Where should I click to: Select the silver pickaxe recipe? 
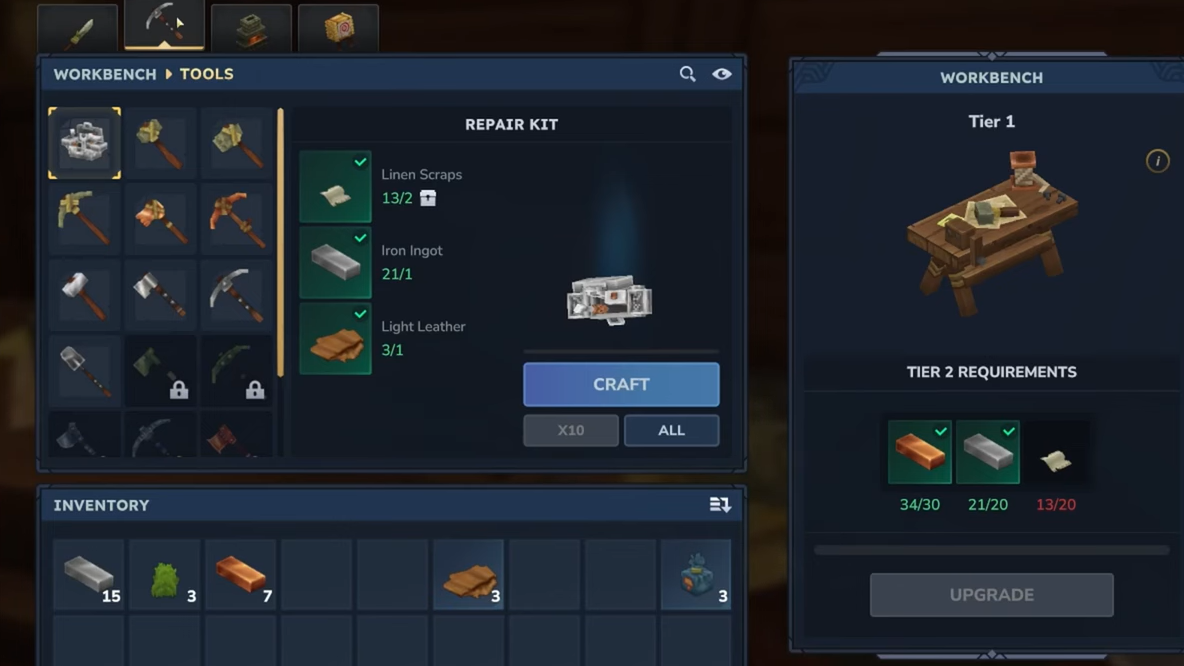click(x=237, y=295)
